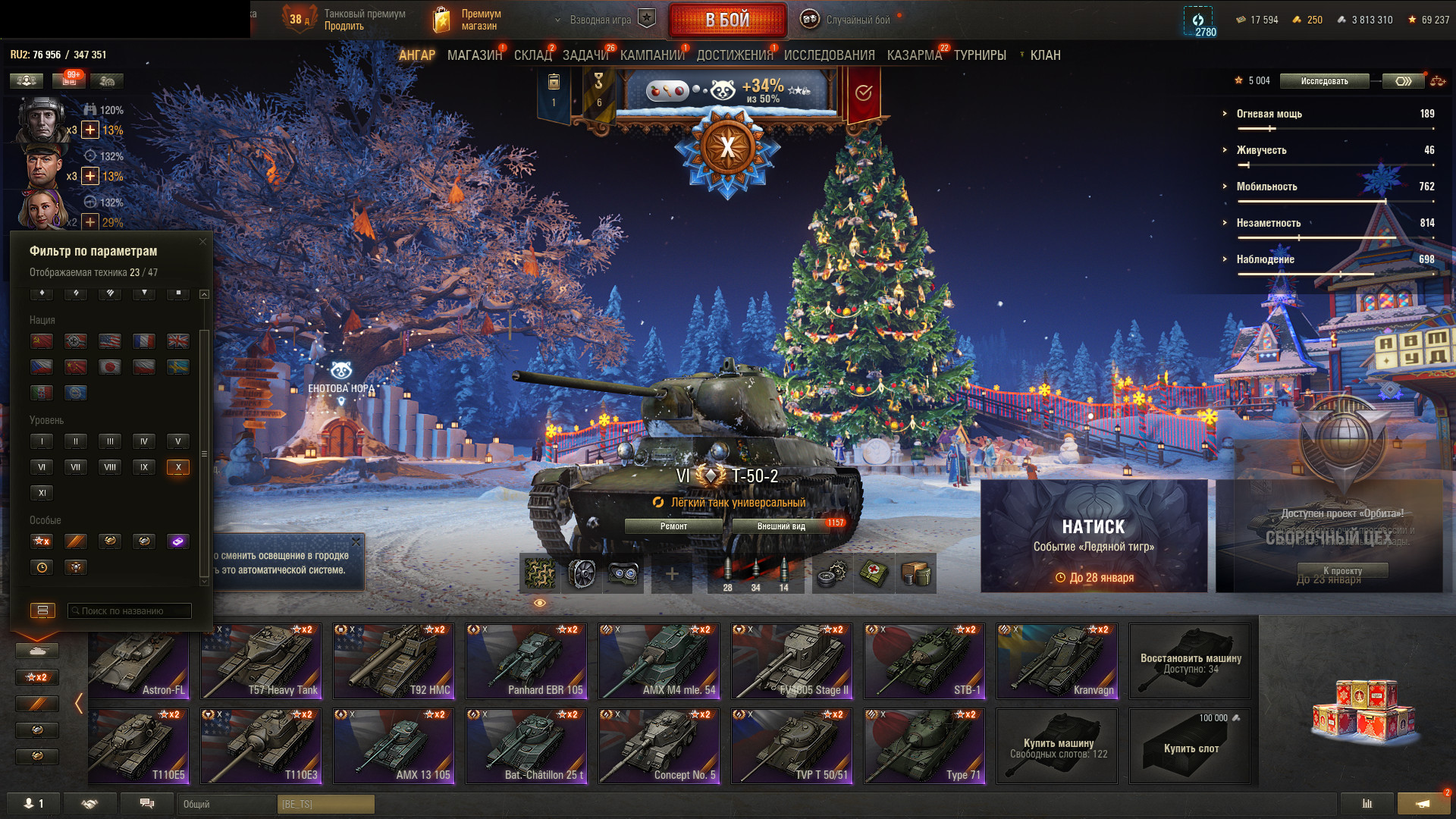Dismiss the lighting hint tooltip
Viewport: 1456px width, 819px height.
[356, 542]
